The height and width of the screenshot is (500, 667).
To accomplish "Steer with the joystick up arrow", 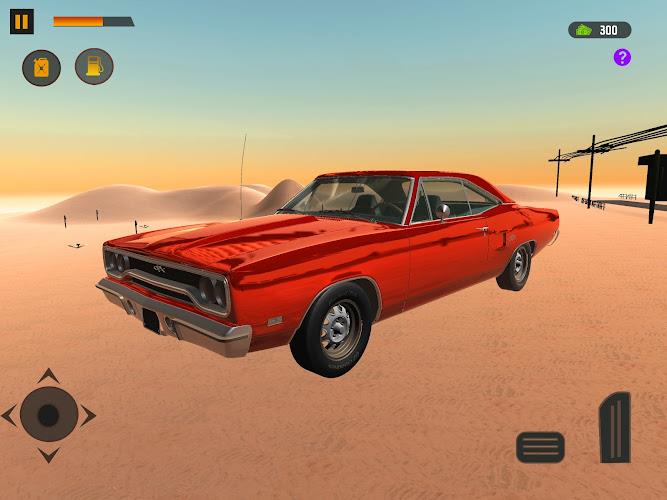I will click(x=48, y=376).
